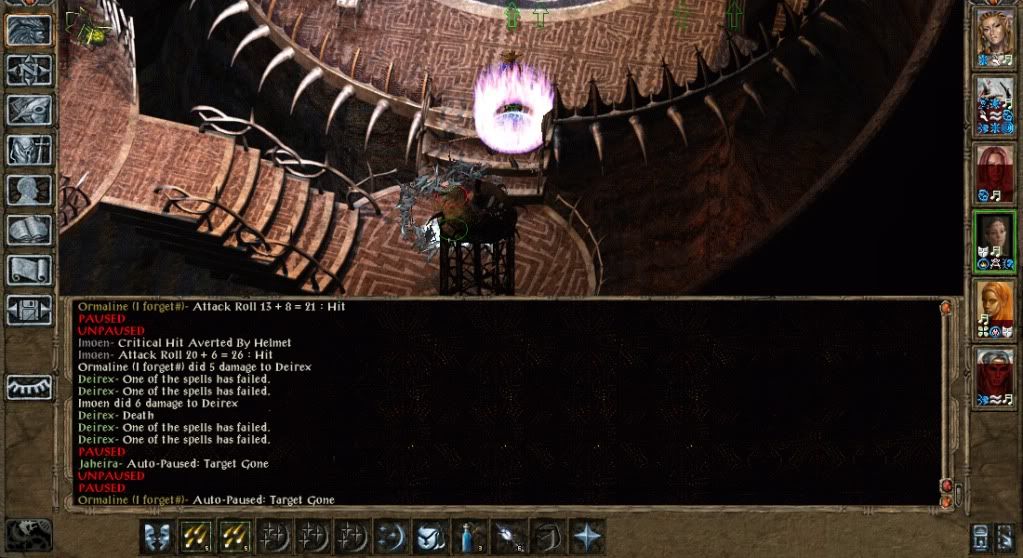
Task: Use the blue potion quick item
Action: [x=469, y=536]
